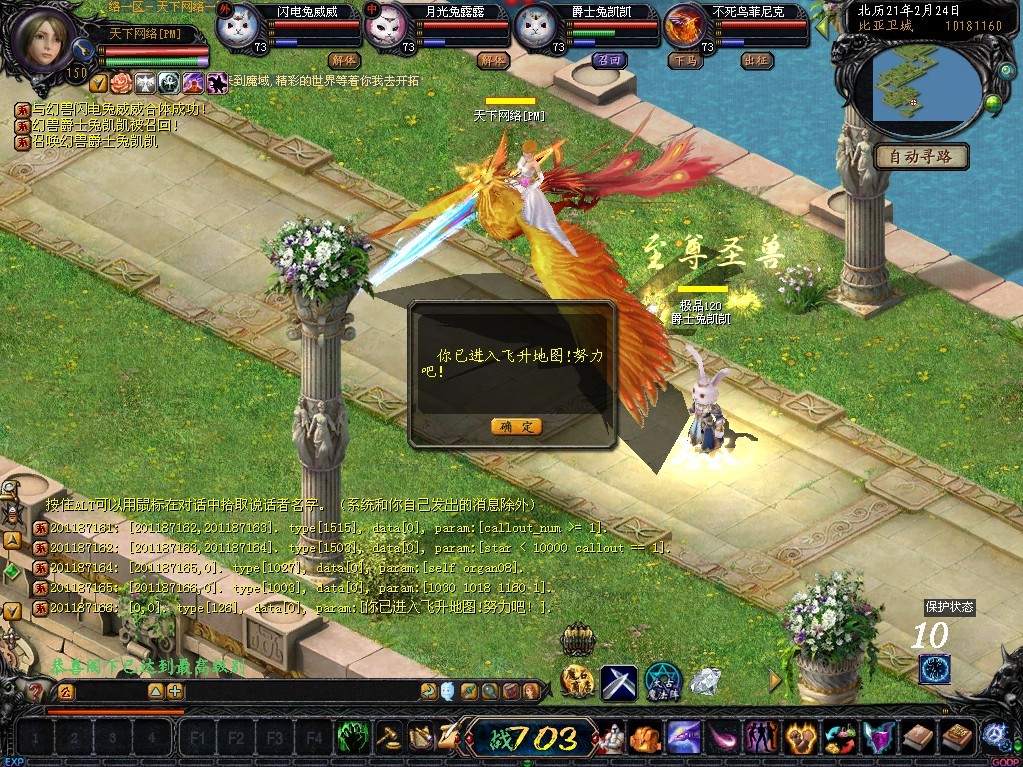Image resolution: width=1023 pixels, height=767 pixels.
Task: Open the green hand icon on the bottom bar
Action: 354,737
